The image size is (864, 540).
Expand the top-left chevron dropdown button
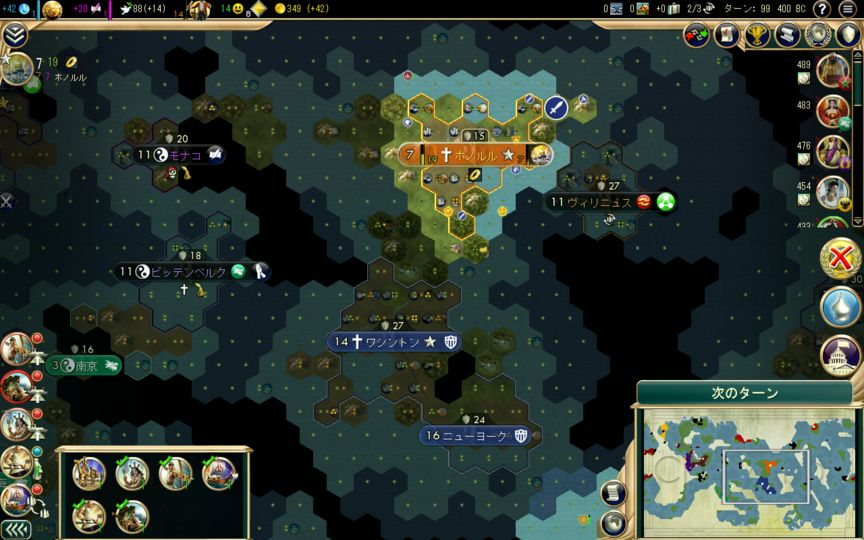coord(15,36)
